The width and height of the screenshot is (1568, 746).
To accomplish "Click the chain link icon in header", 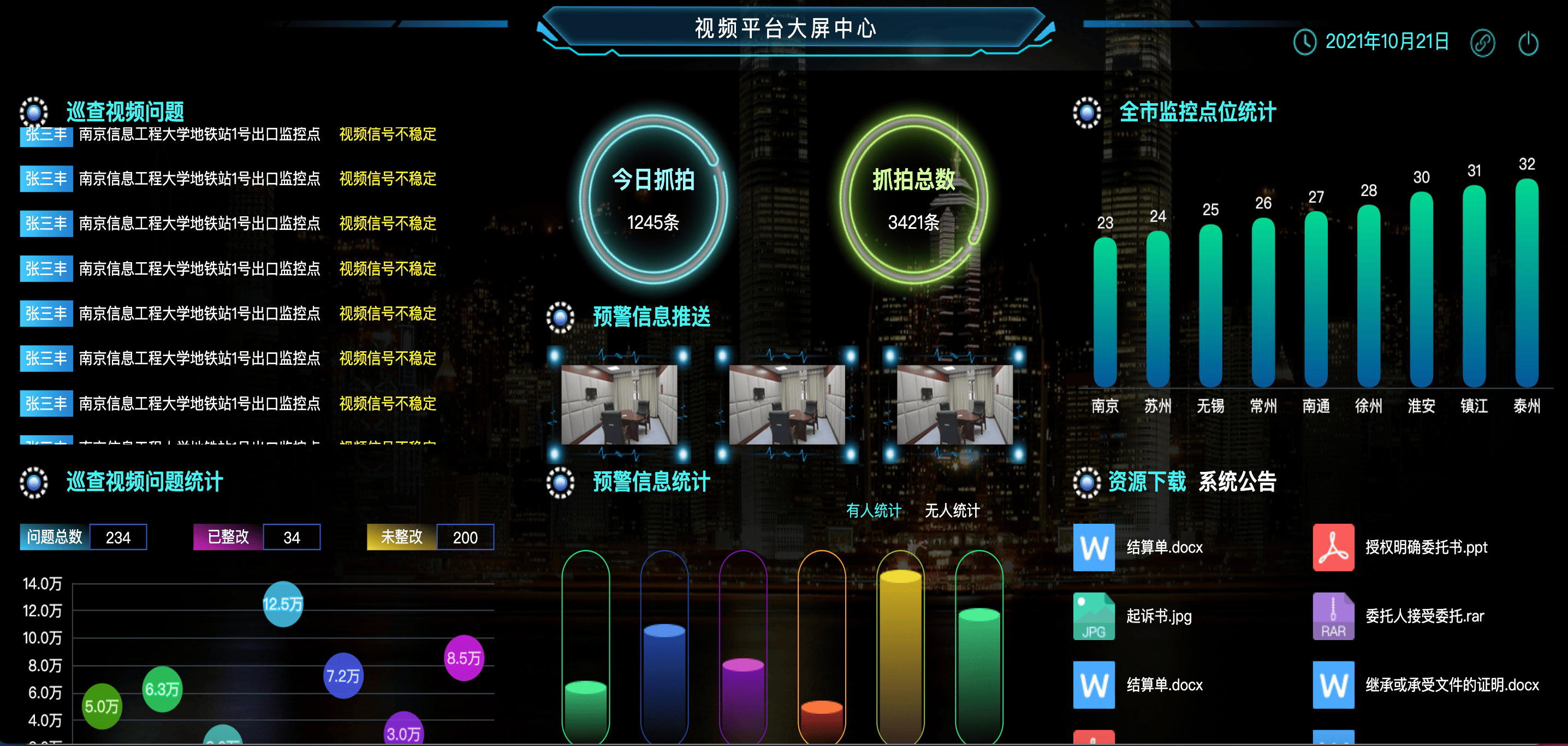I will [1482, 43].
